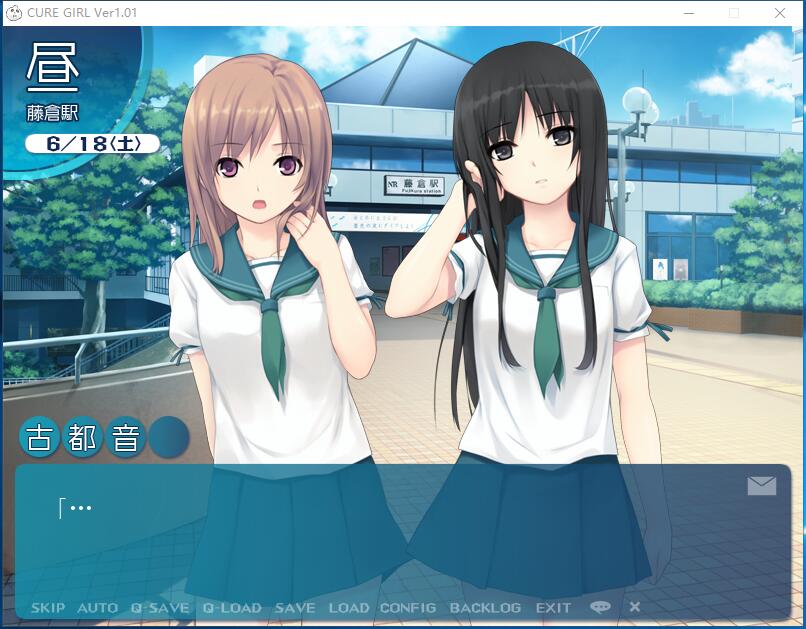Open the CONFIG settings
806x629 pixels.
[408, 608]
